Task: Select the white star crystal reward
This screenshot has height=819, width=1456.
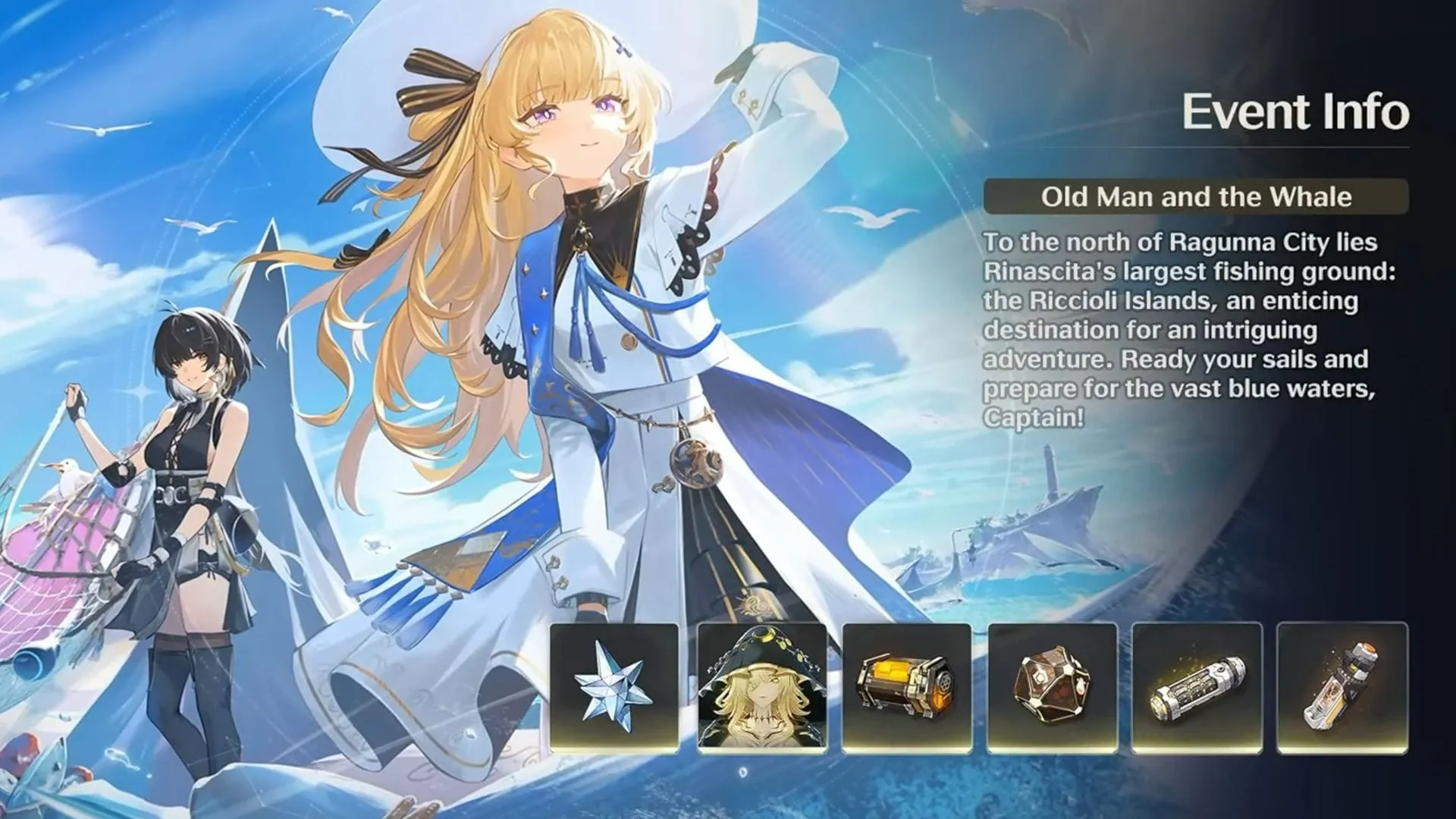Action: 614,688
